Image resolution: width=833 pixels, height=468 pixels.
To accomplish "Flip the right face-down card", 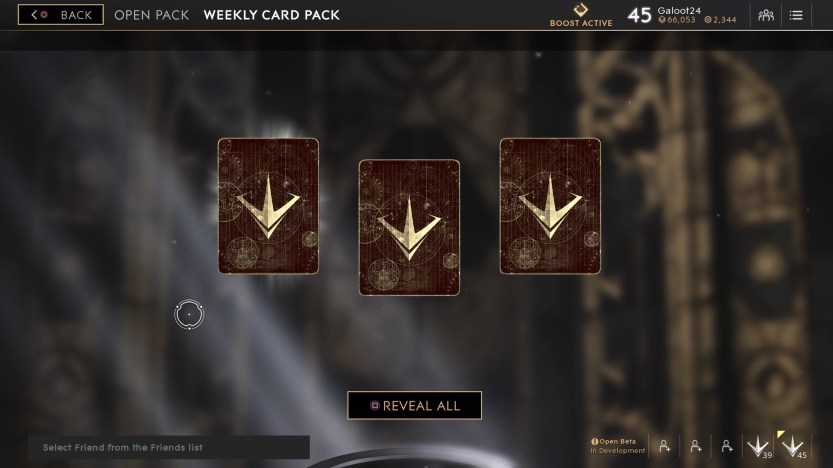I will pos(550,206).
